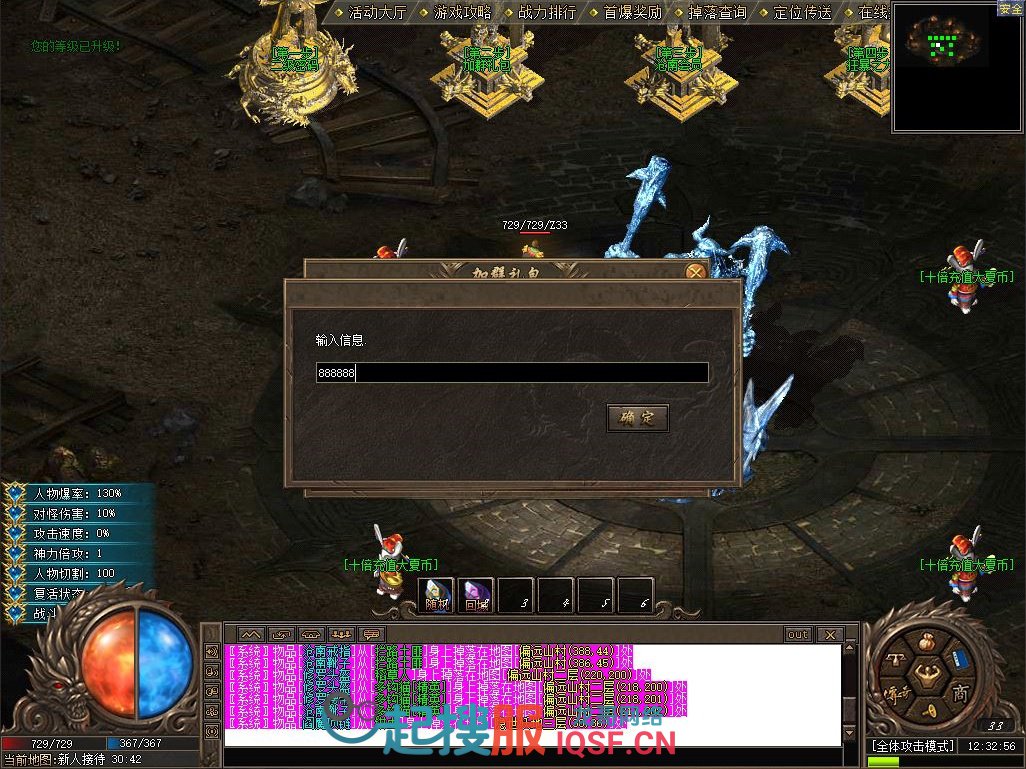1026x769 pixels.
Task: Confirm the entered code with 确定
Action: (637, 418)
